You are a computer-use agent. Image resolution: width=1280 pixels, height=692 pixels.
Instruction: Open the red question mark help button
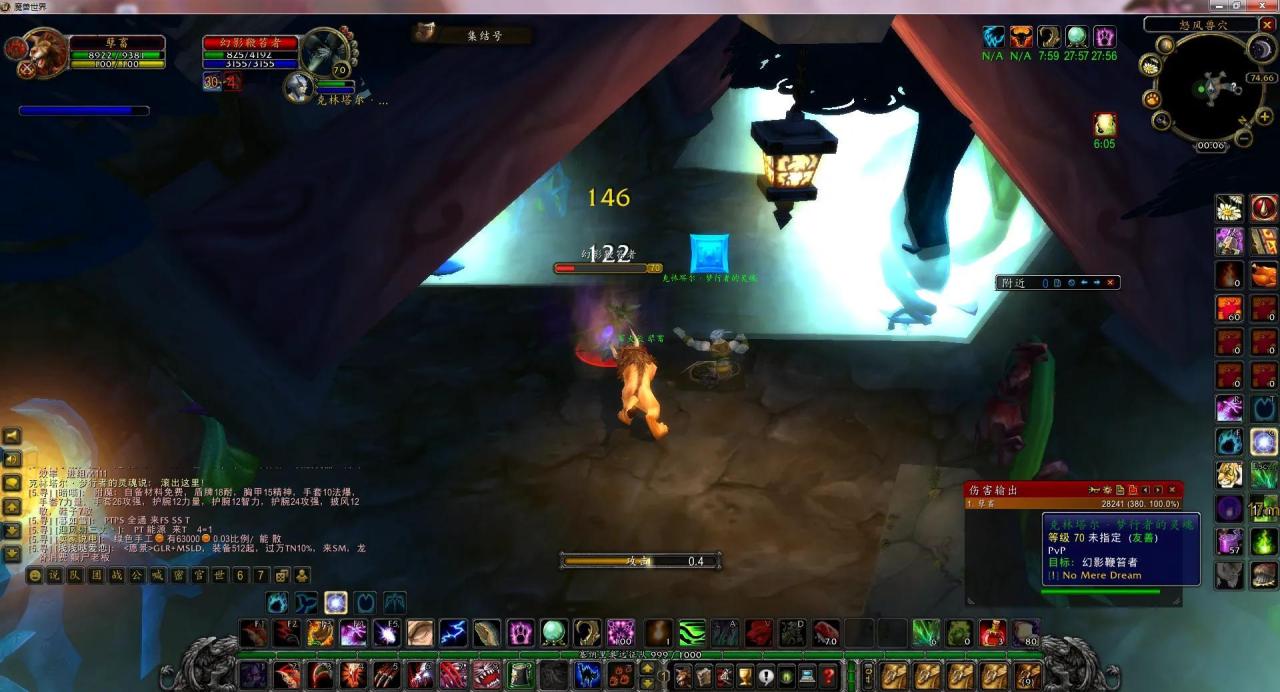(829, 676)
